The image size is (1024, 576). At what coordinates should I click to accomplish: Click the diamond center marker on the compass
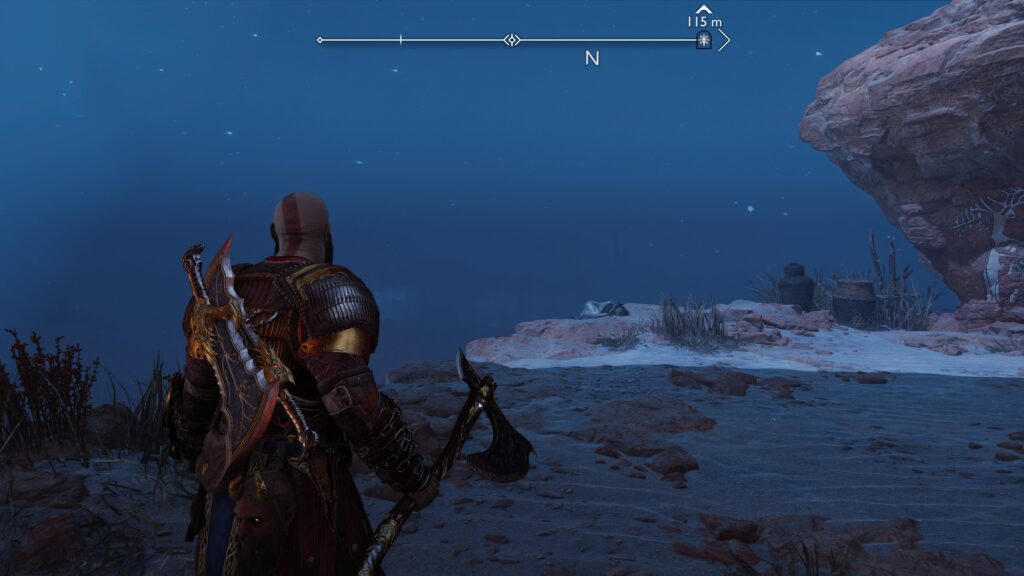(511, 40)
